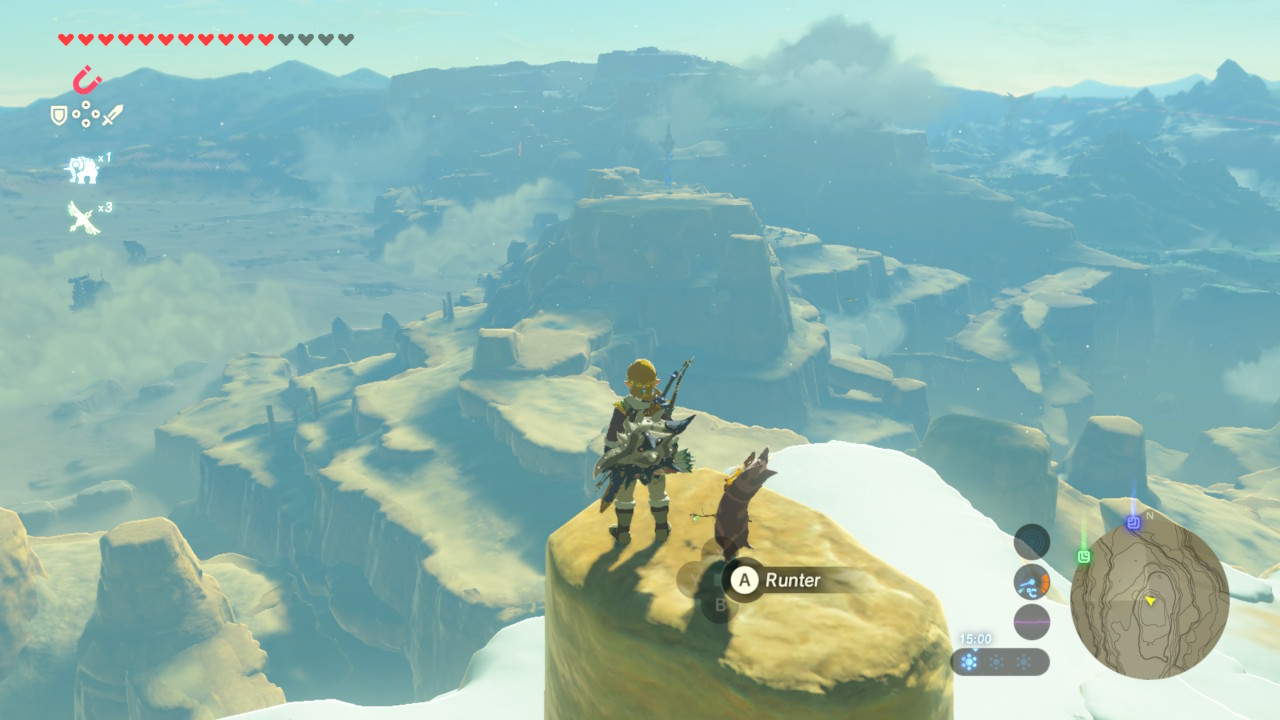Click the bright snowflake weather forecast icon
1280x720 pixels.
click(x=969, y=662)
